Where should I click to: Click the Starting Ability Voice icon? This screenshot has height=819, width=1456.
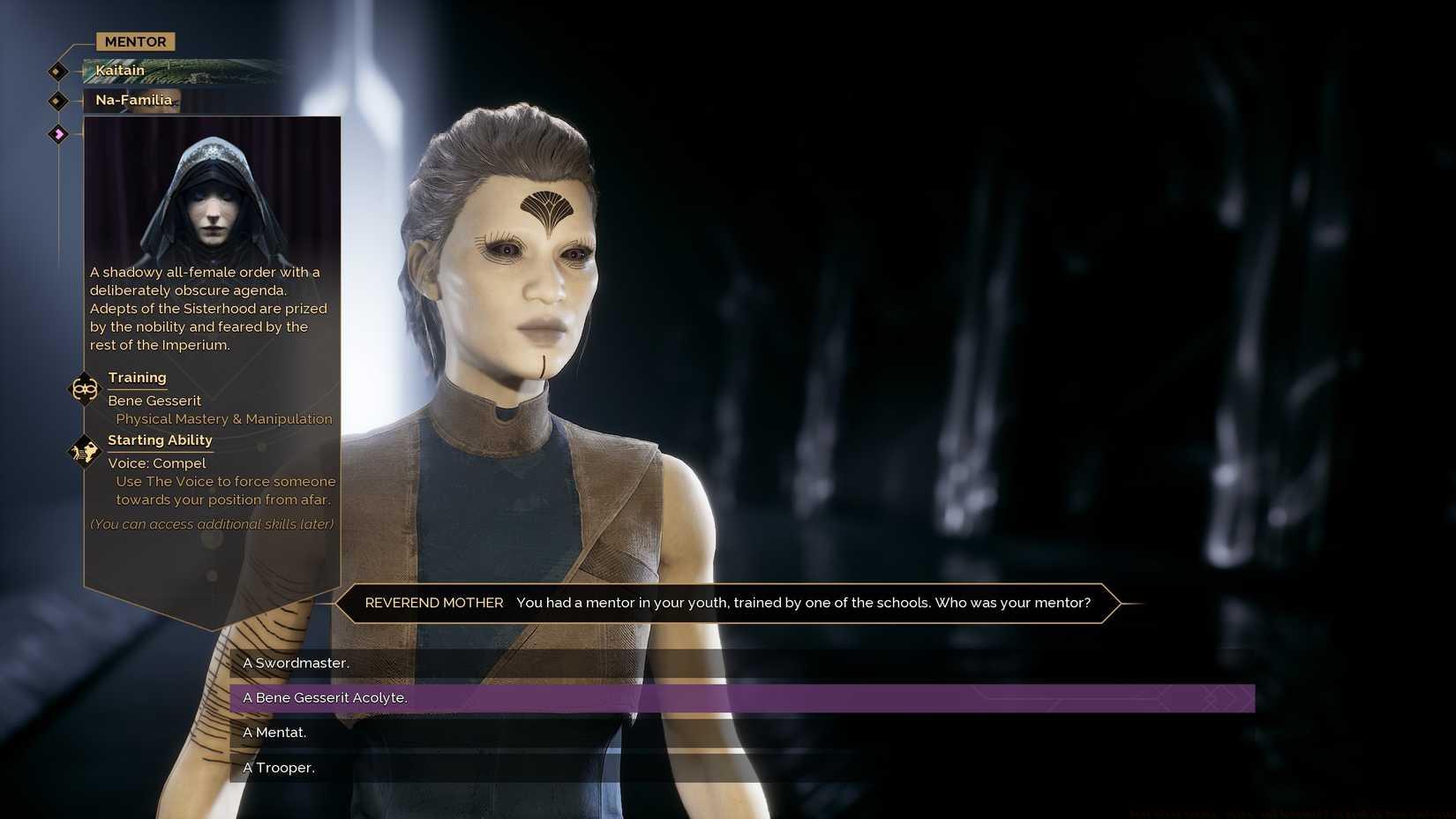click(x=85, y=451)
